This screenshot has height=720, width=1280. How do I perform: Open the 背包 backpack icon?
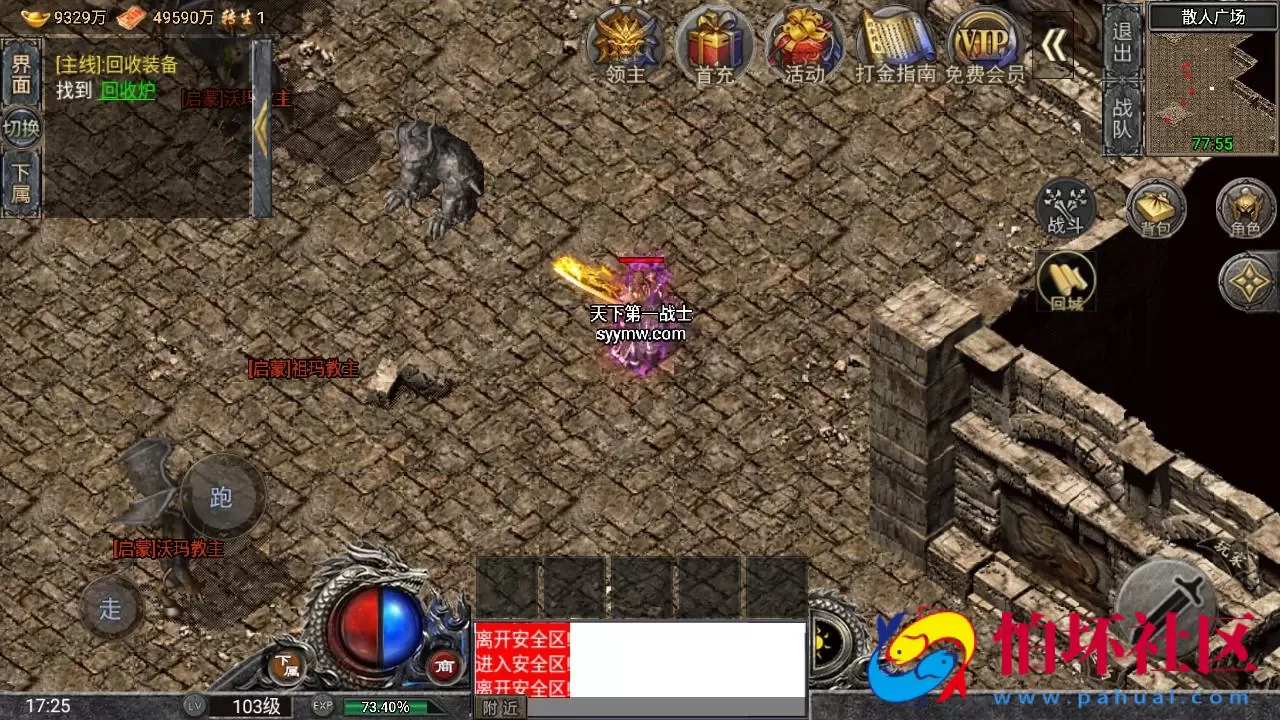coord(1155,210)
